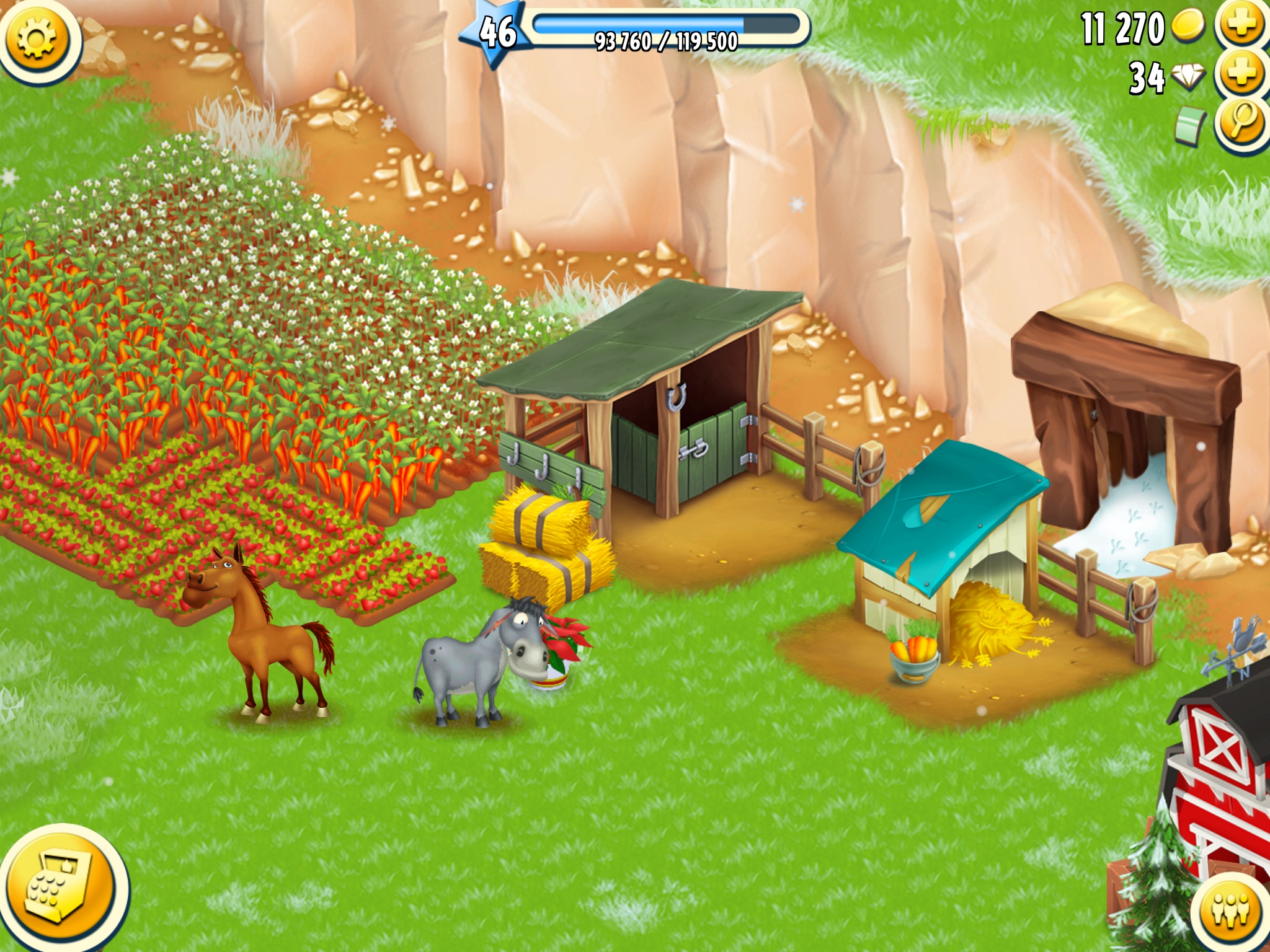Open the gear settings menu
The width and height of the screenshot is (1270, 952).
[36, 38]
